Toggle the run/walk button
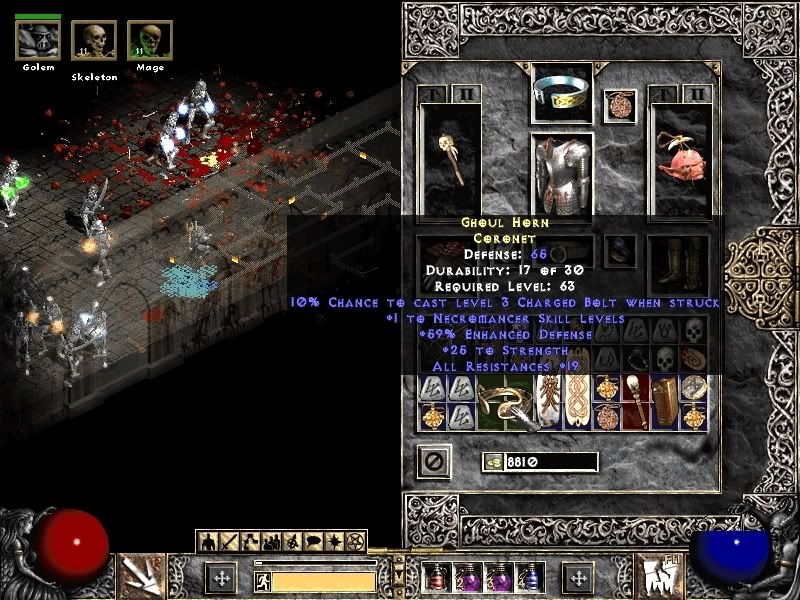This screenshot has width=800, height=600. click(260, 580)
